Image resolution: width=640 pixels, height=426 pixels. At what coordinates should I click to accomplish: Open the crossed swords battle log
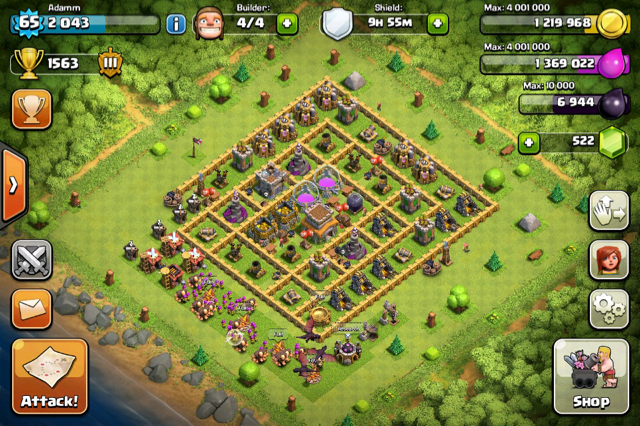pos(31,260)
